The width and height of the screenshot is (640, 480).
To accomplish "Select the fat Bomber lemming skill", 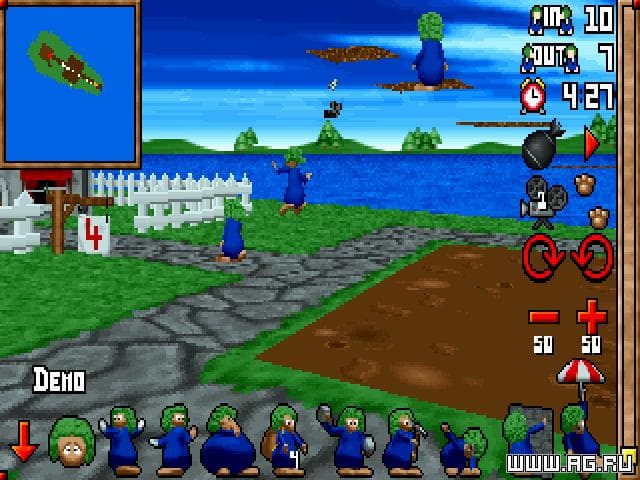I will [x=228, y=440].
